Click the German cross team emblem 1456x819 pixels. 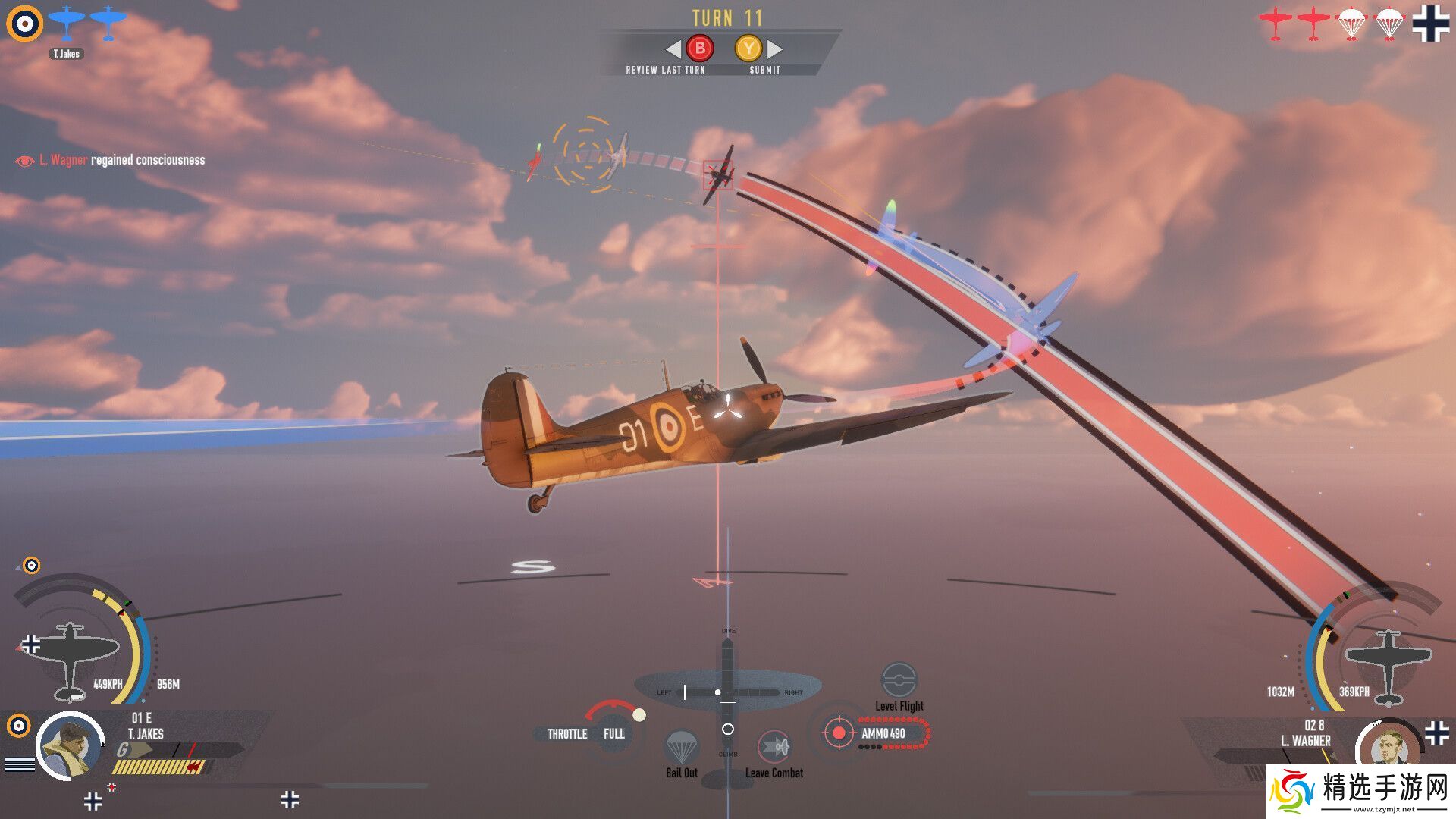point(1430,23)
